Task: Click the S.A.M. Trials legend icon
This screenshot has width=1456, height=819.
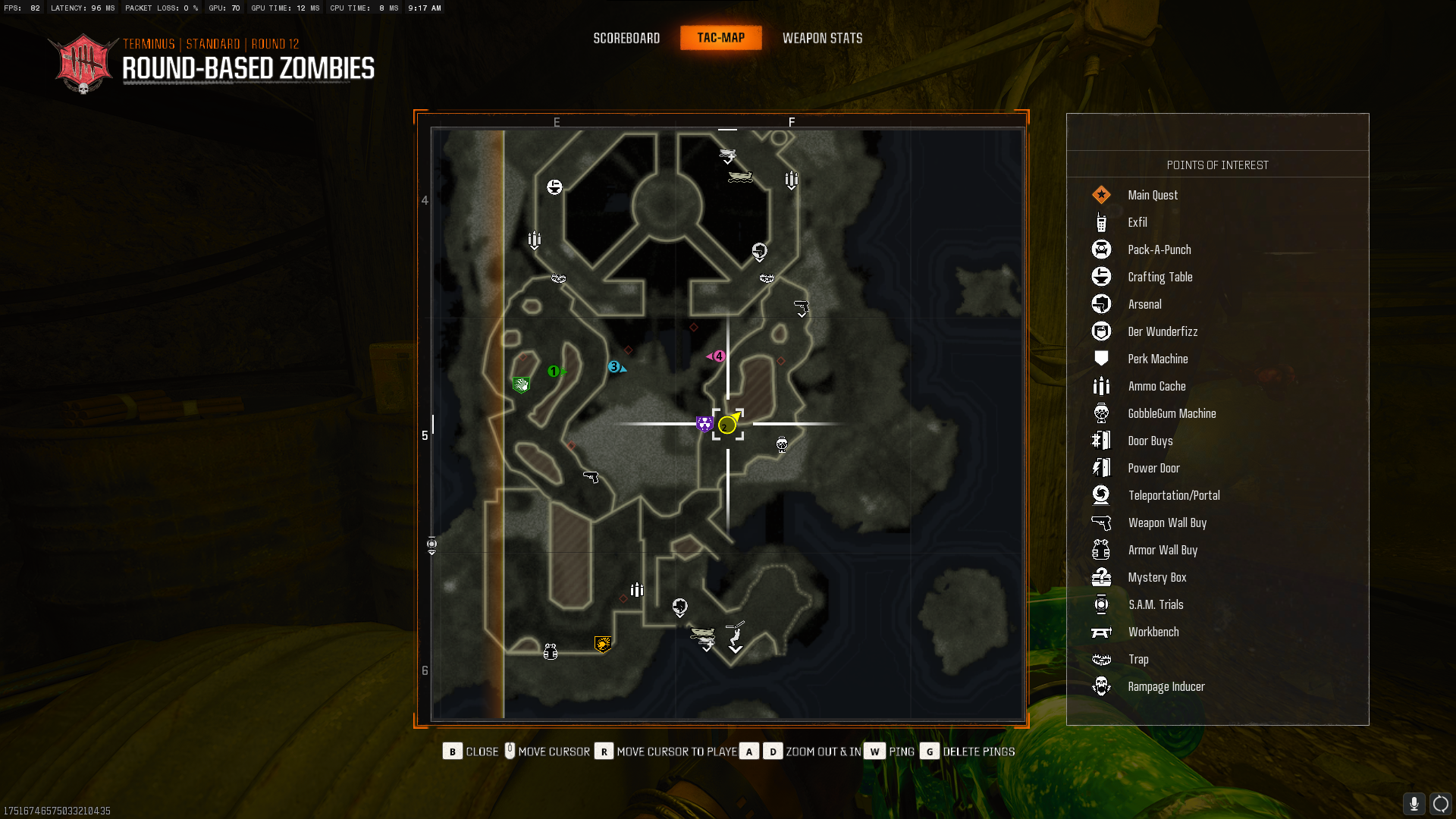Action: click(1101, 604)
